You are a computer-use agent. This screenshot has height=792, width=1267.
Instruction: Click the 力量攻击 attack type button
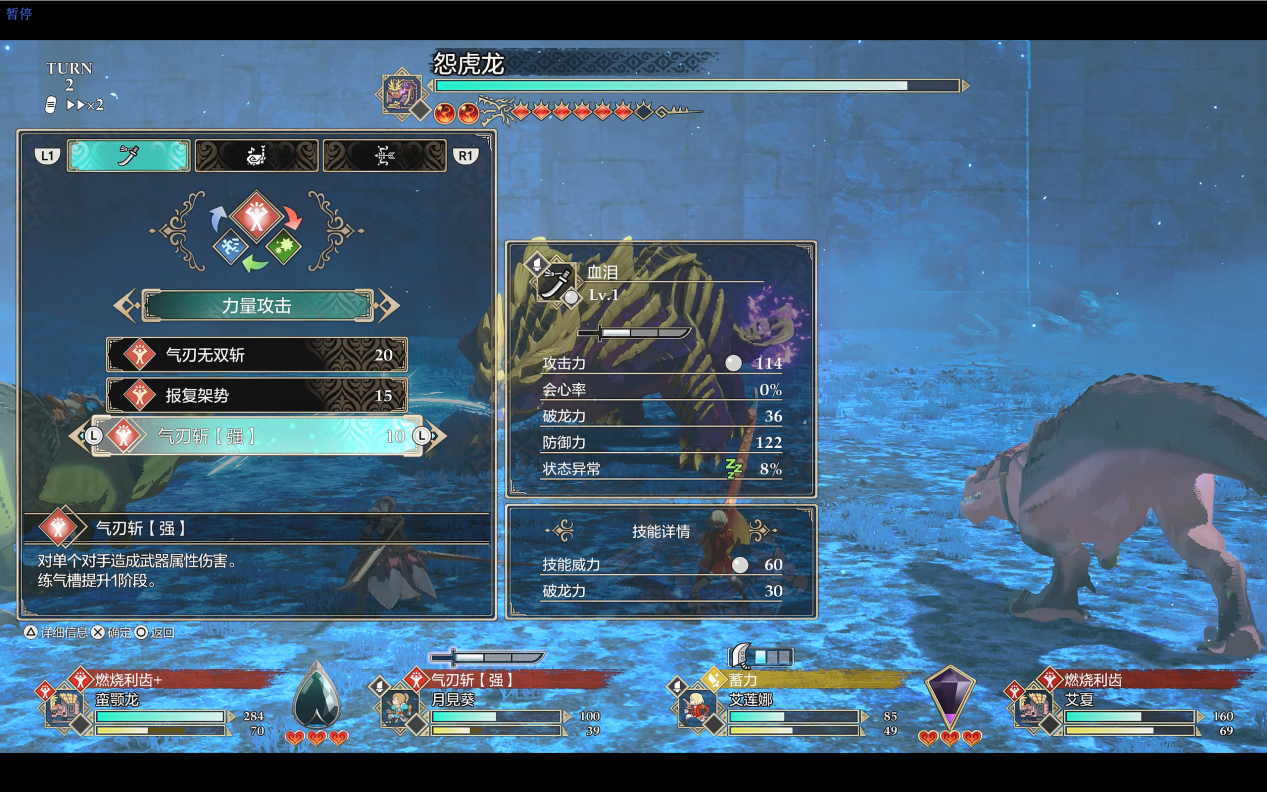pyautogui.click(x=257, y=306)
